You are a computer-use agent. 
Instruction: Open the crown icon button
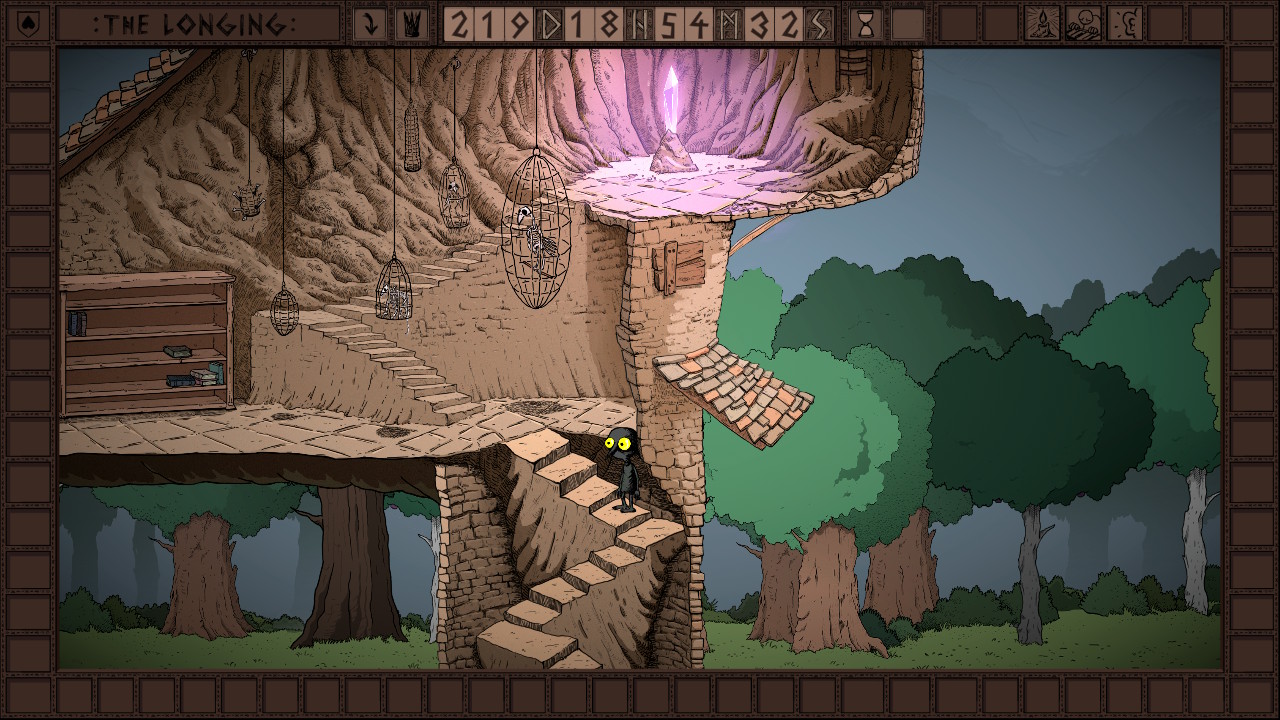pyautogui.click(x=410, y=24)
